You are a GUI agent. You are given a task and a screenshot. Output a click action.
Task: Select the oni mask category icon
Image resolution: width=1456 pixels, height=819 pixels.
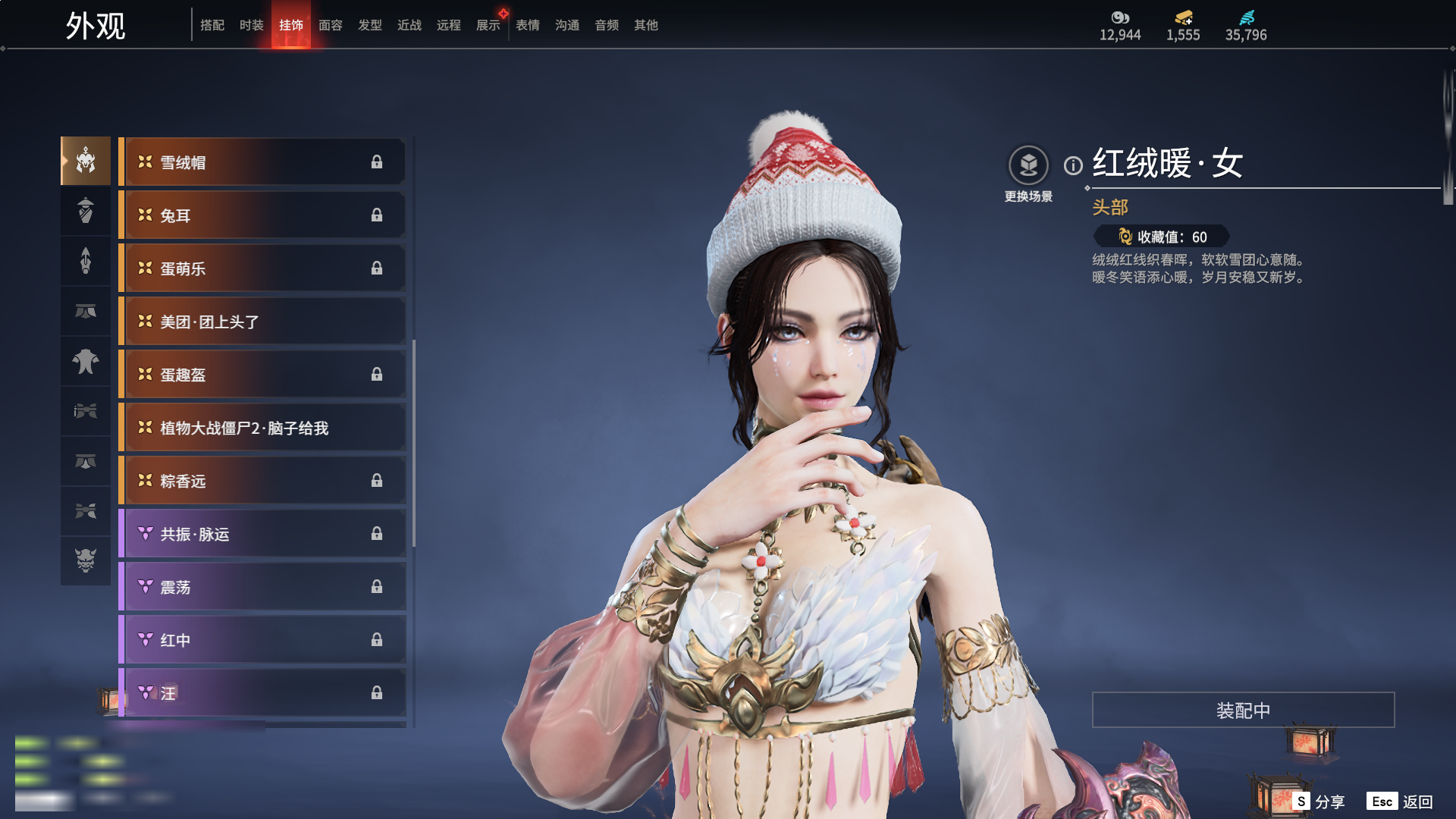(x=86, y=560)
